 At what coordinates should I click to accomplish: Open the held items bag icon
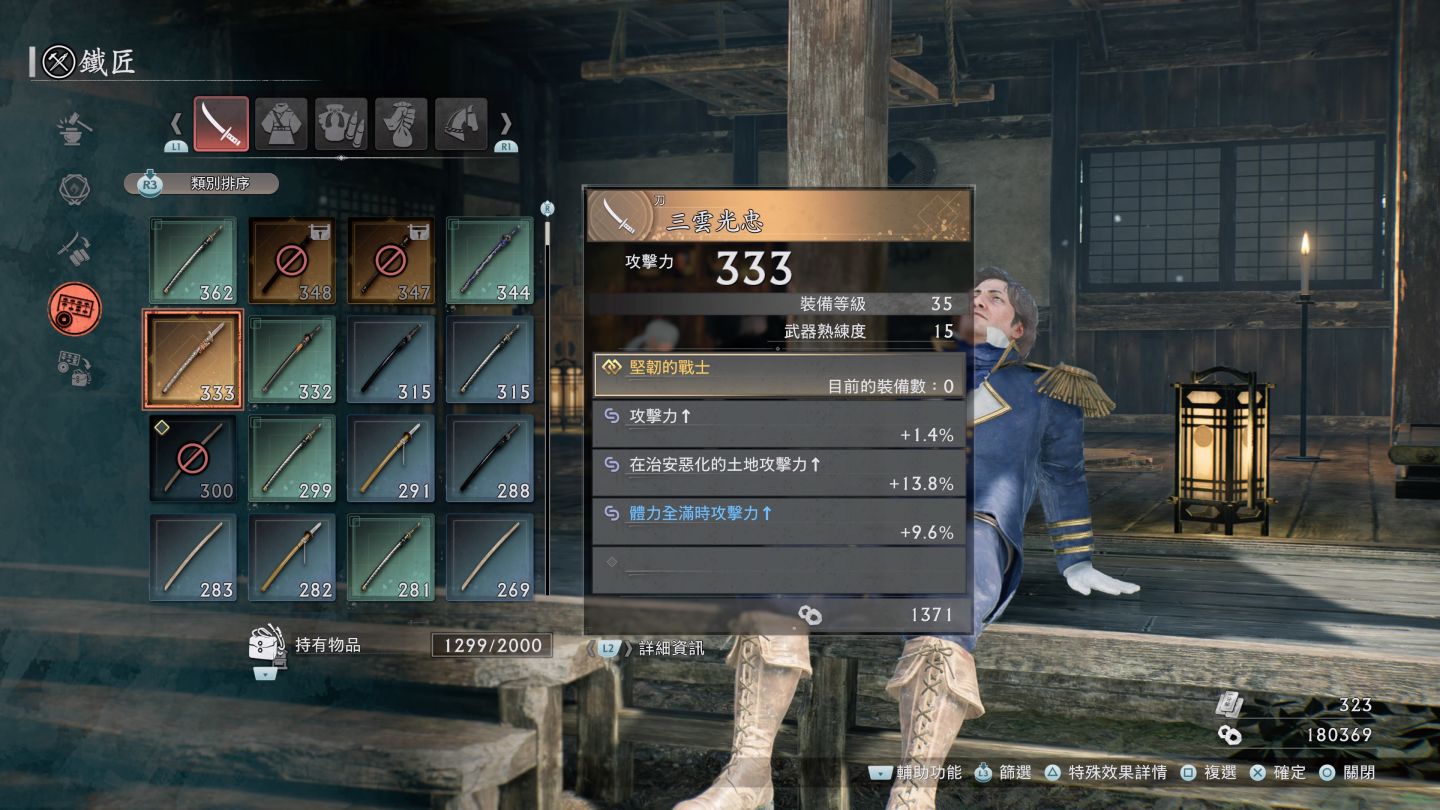[265, 646]
